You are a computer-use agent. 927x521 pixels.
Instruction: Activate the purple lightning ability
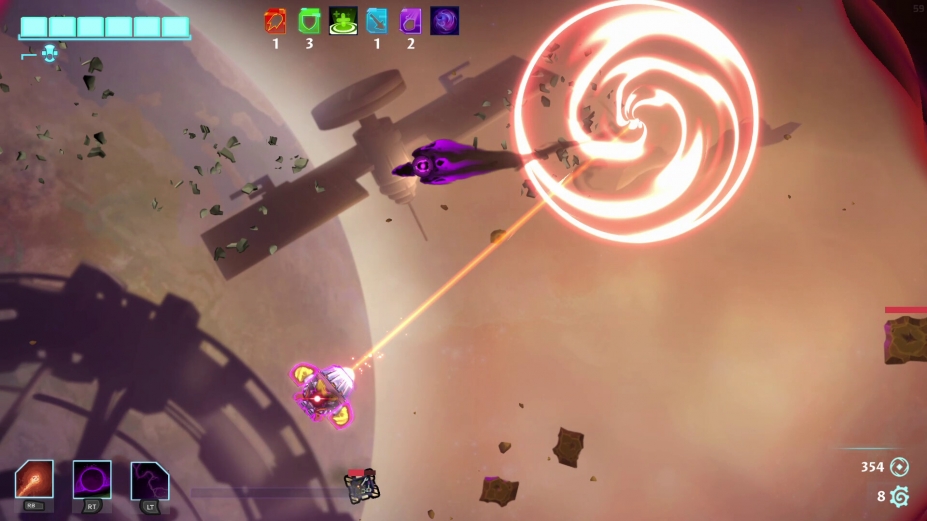150,480
